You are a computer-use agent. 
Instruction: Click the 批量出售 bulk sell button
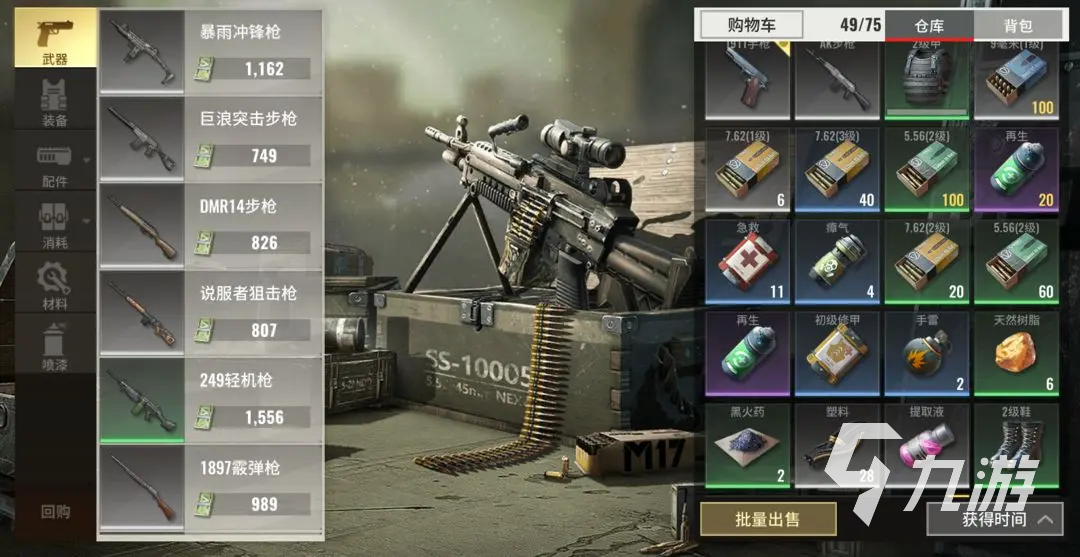(768, 519)
